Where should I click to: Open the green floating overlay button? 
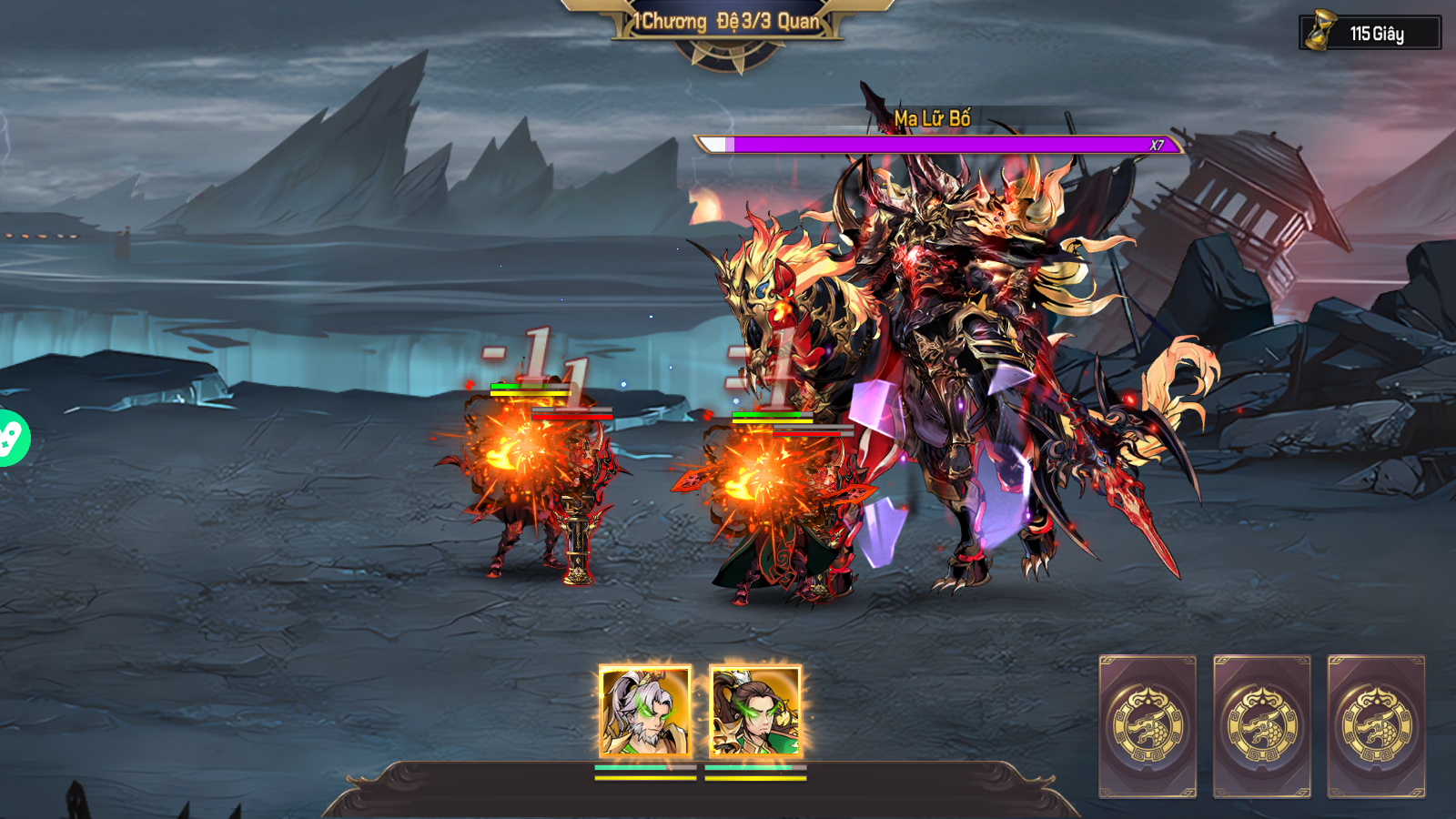11,439
